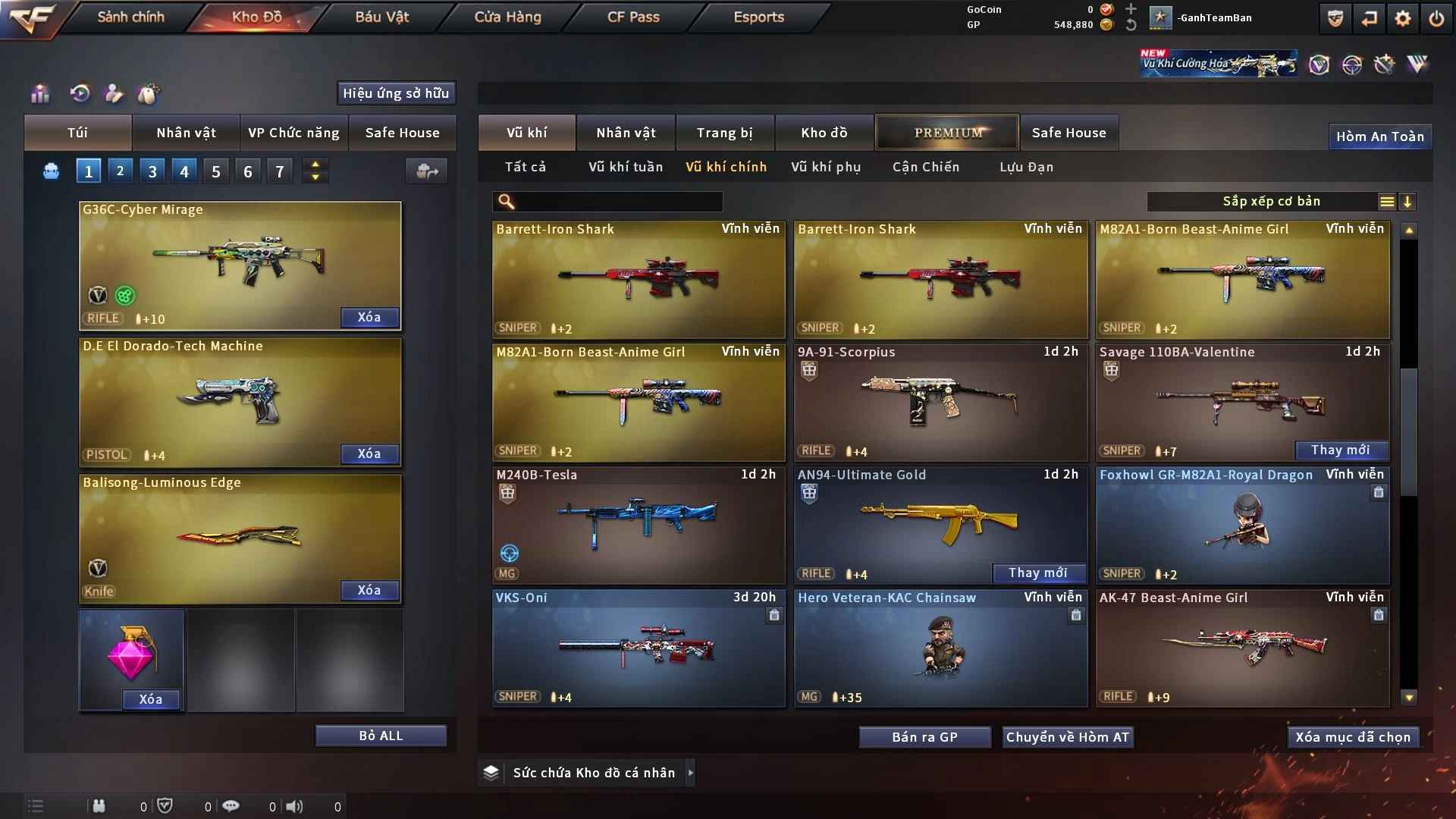This screenshot has width=1456, height=819.
Task: Go to the Cửa Hàng shop
Action: pos(507,17)
